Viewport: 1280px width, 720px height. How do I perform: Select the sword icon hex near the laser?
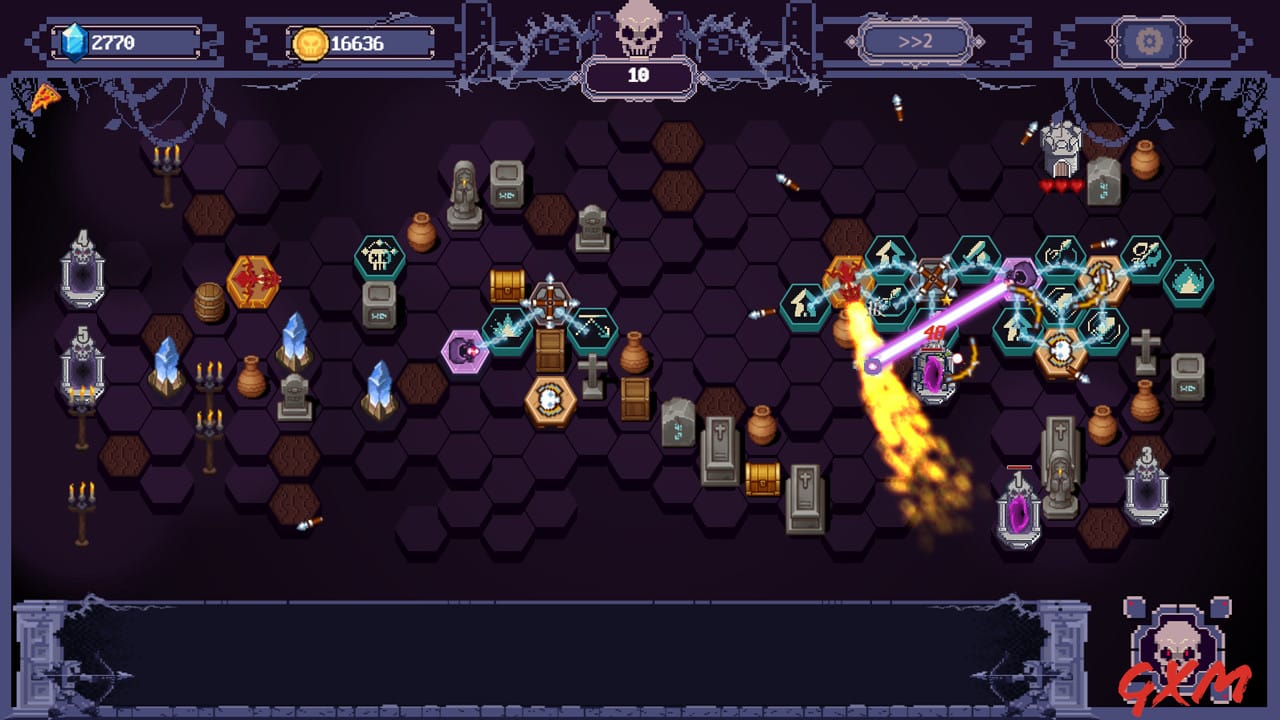click(x=975, y=253)
